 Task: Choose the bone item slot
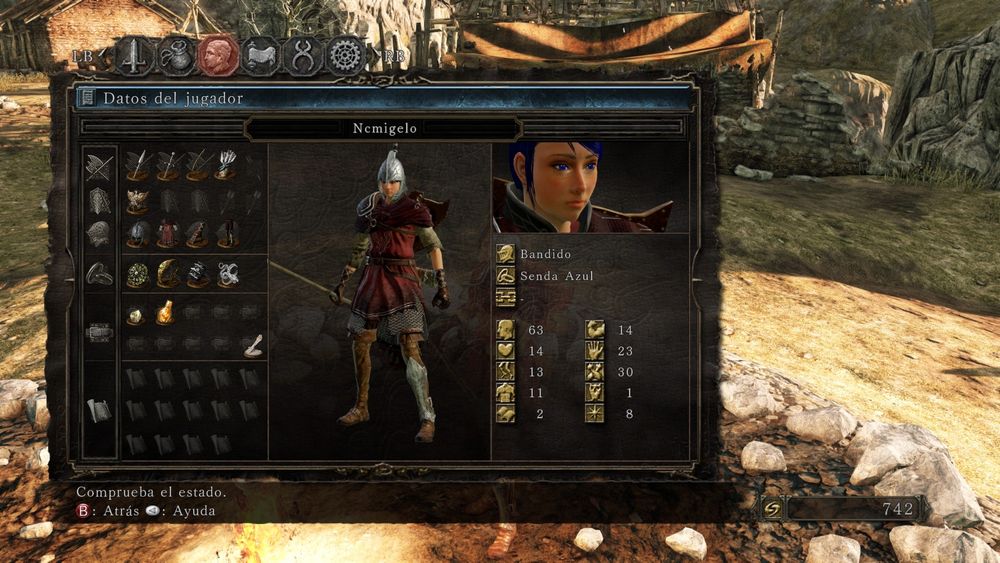253,345
